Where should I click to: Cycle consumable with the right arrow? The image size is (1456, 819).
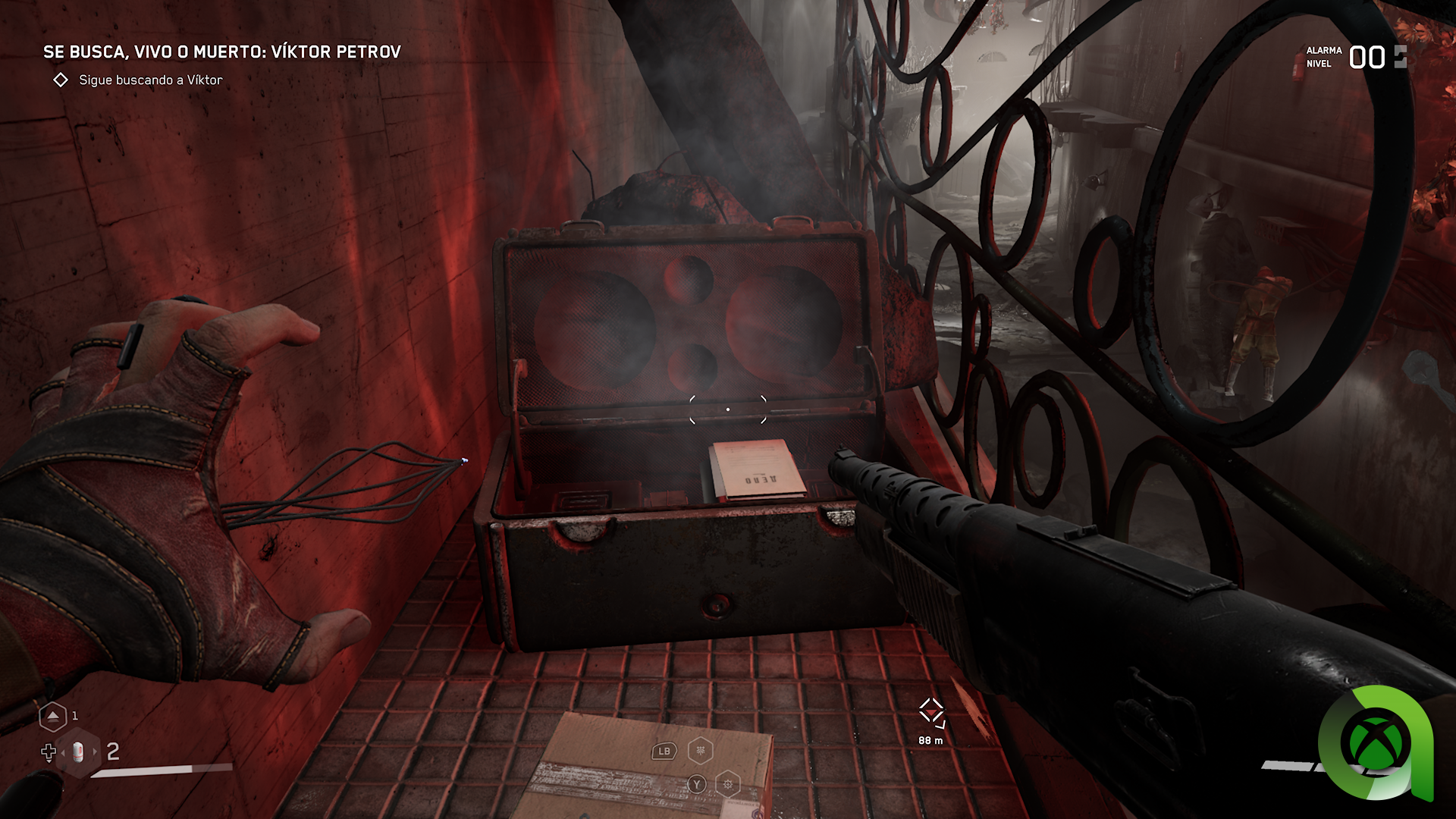95,752
